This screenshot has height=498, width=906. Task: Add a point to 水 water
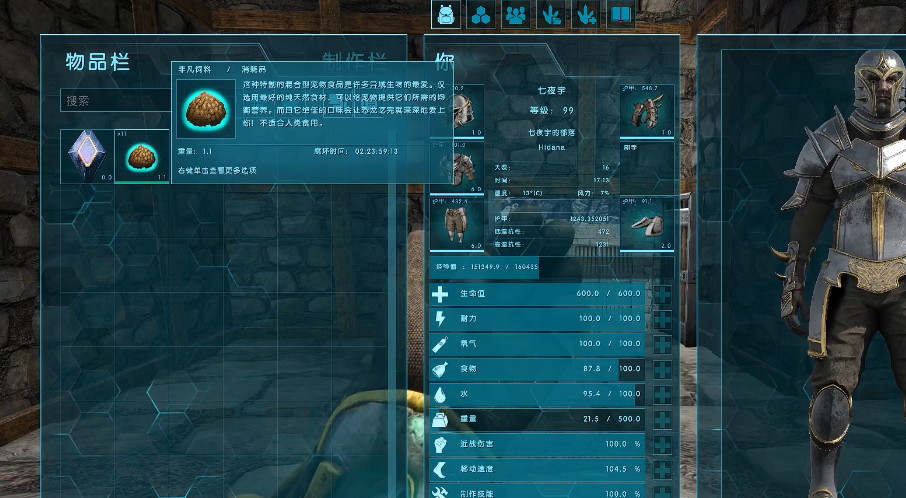662,394
